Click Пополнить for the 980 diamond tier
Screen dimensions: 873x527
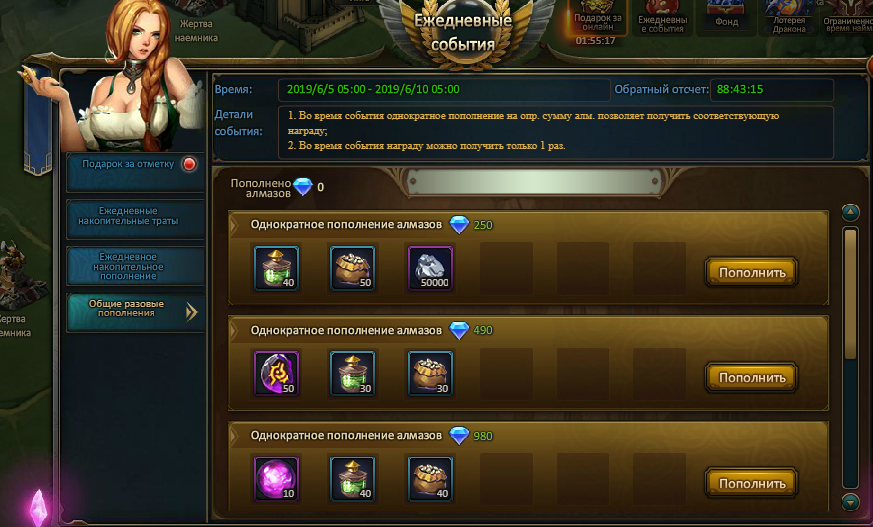click(751, 483)
